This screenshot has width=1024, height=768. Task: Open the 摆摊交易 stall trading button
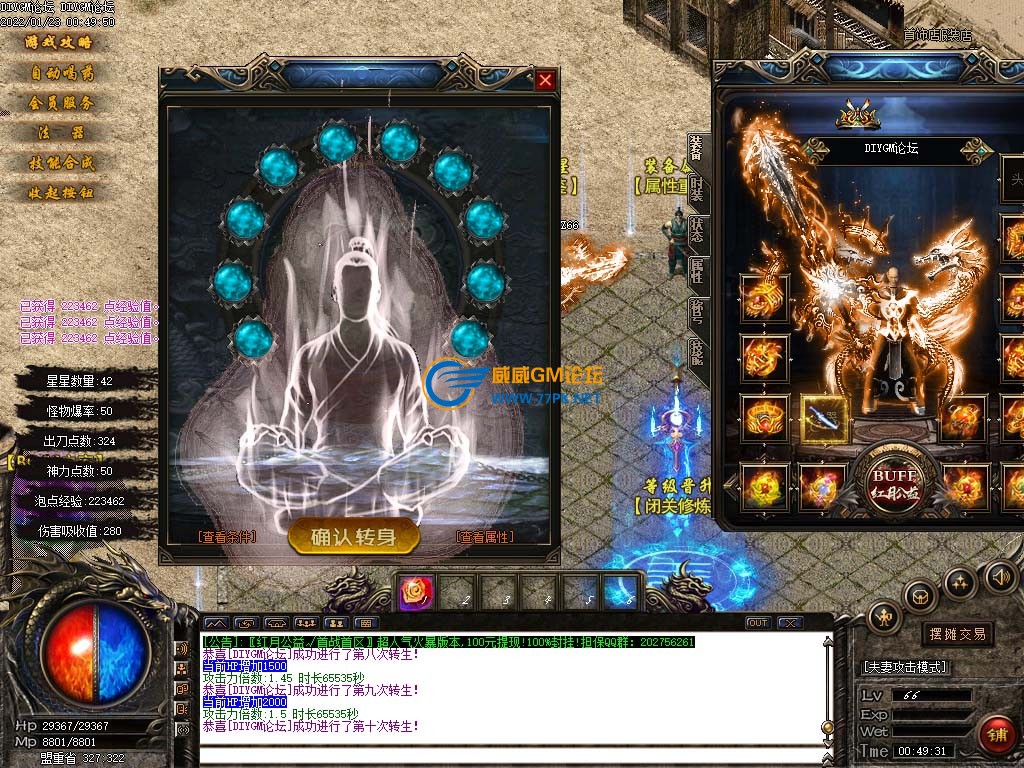(x=957, y=634)
